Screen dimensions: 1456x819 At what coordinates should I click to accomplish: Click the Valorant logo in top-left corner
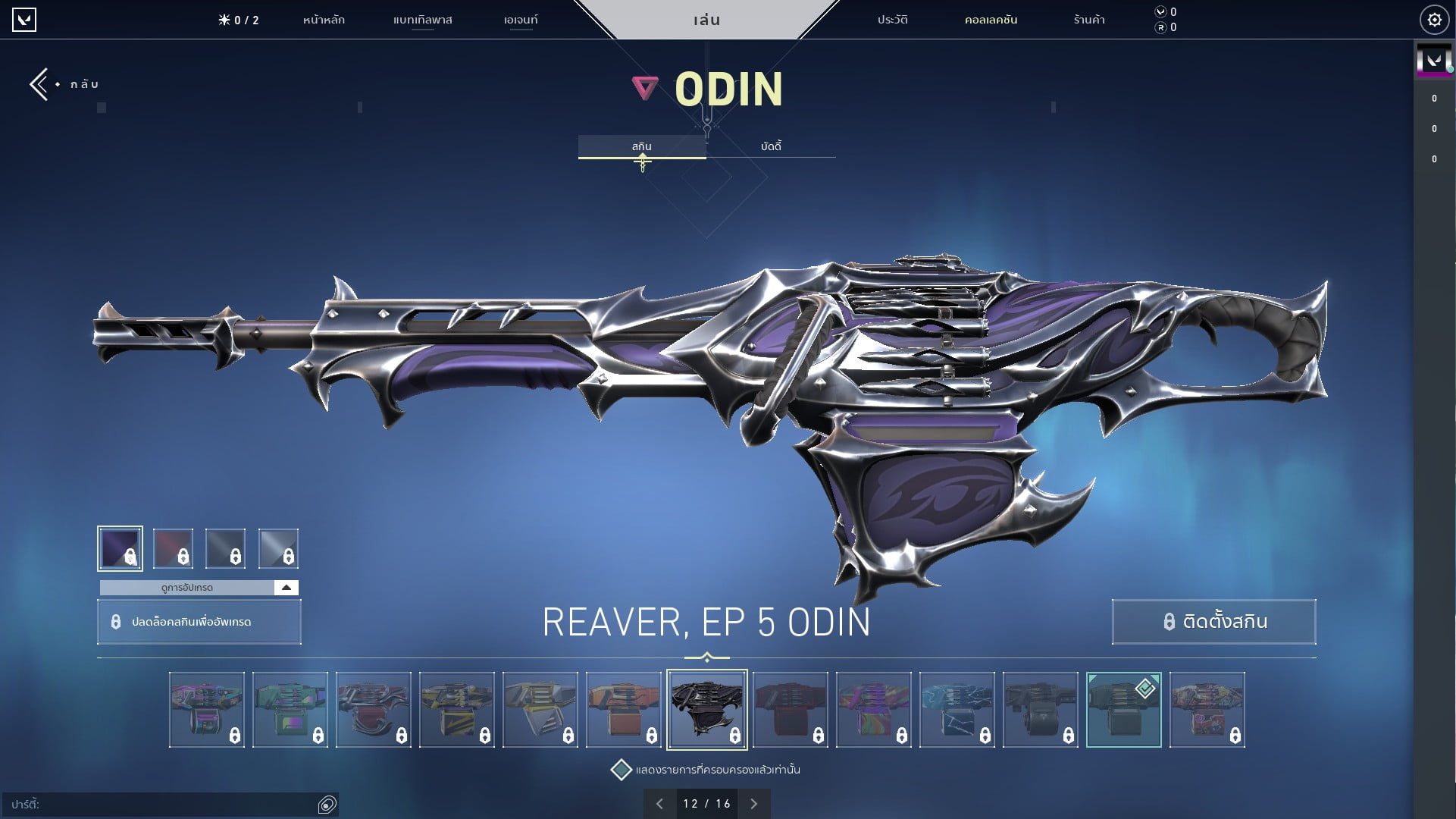[x=25, y=20]
